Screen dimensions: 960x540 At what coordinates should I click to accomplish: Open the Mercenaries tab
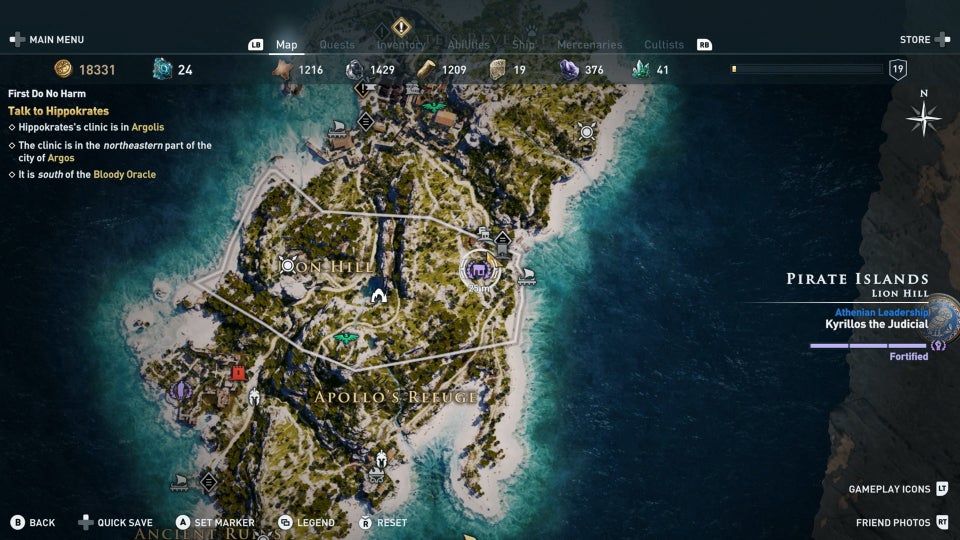(x=589, y=45)
